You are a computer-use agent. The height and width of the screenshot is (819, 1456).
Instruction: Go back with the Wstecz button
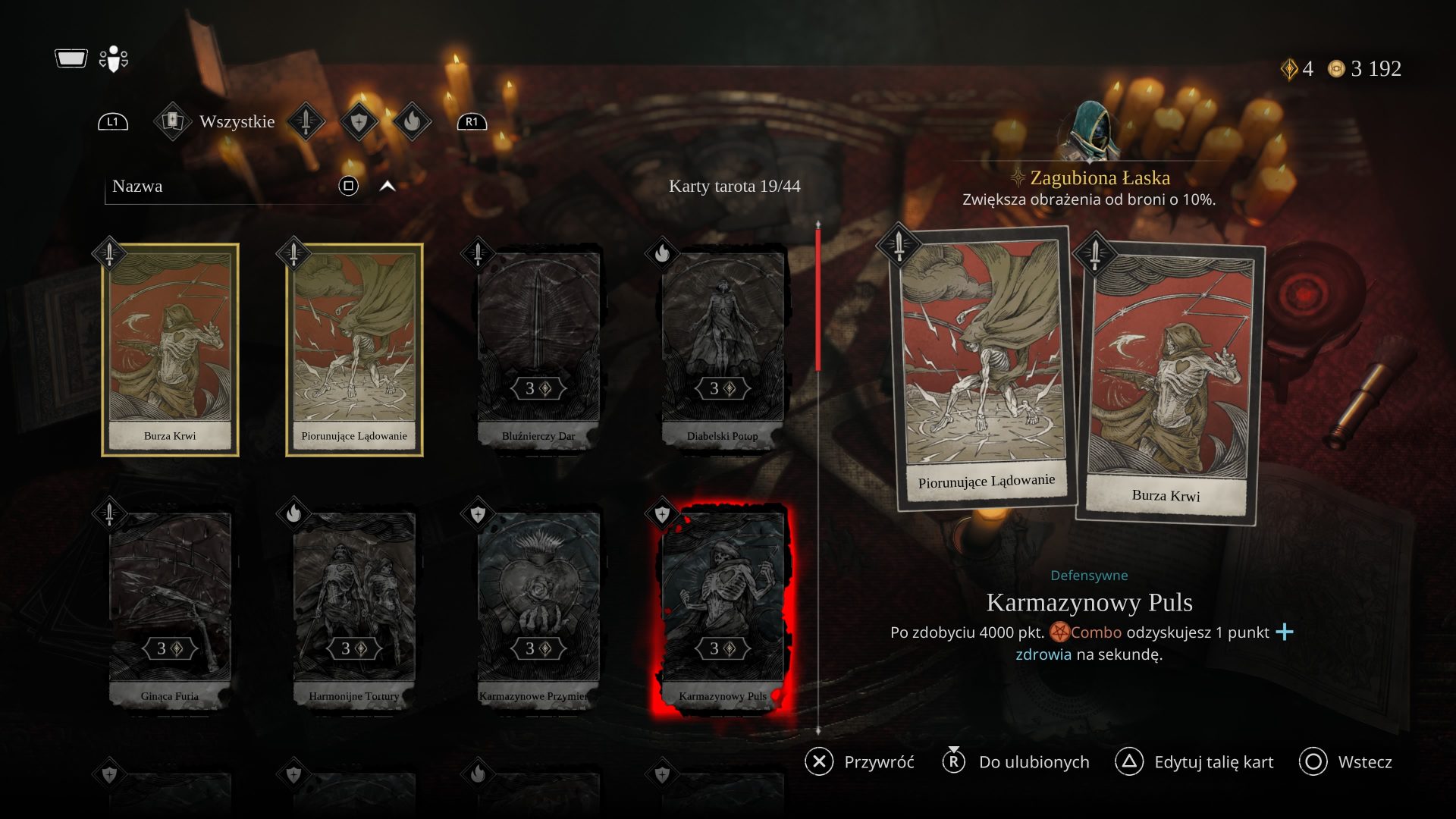[x=1345, y=762]
